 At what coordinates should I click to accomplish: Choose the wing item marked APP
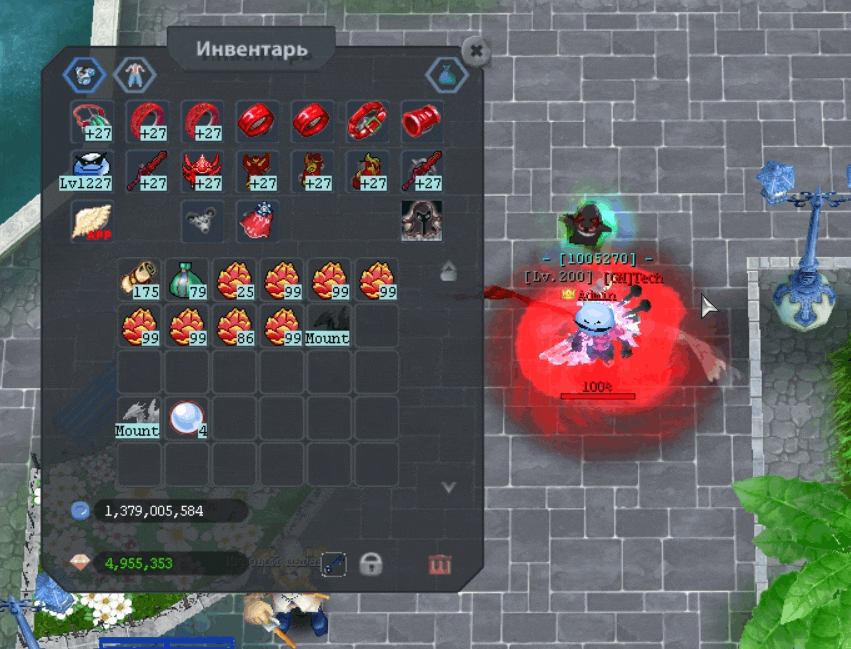pyautogui.click(x=91, y=221)
